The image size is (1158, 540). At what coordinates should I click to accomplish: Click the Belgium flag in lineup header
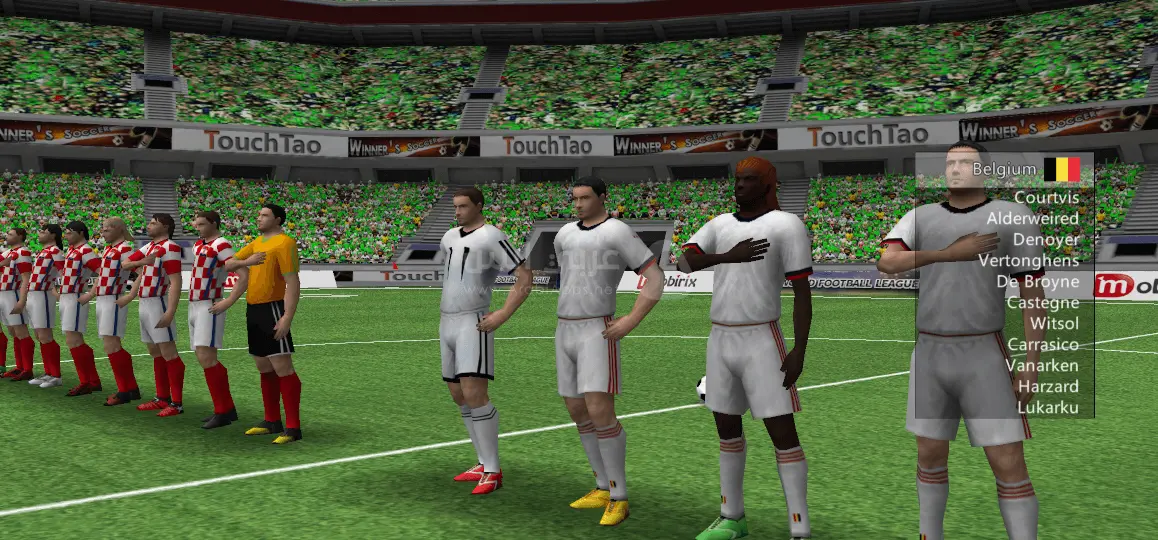1062,169
